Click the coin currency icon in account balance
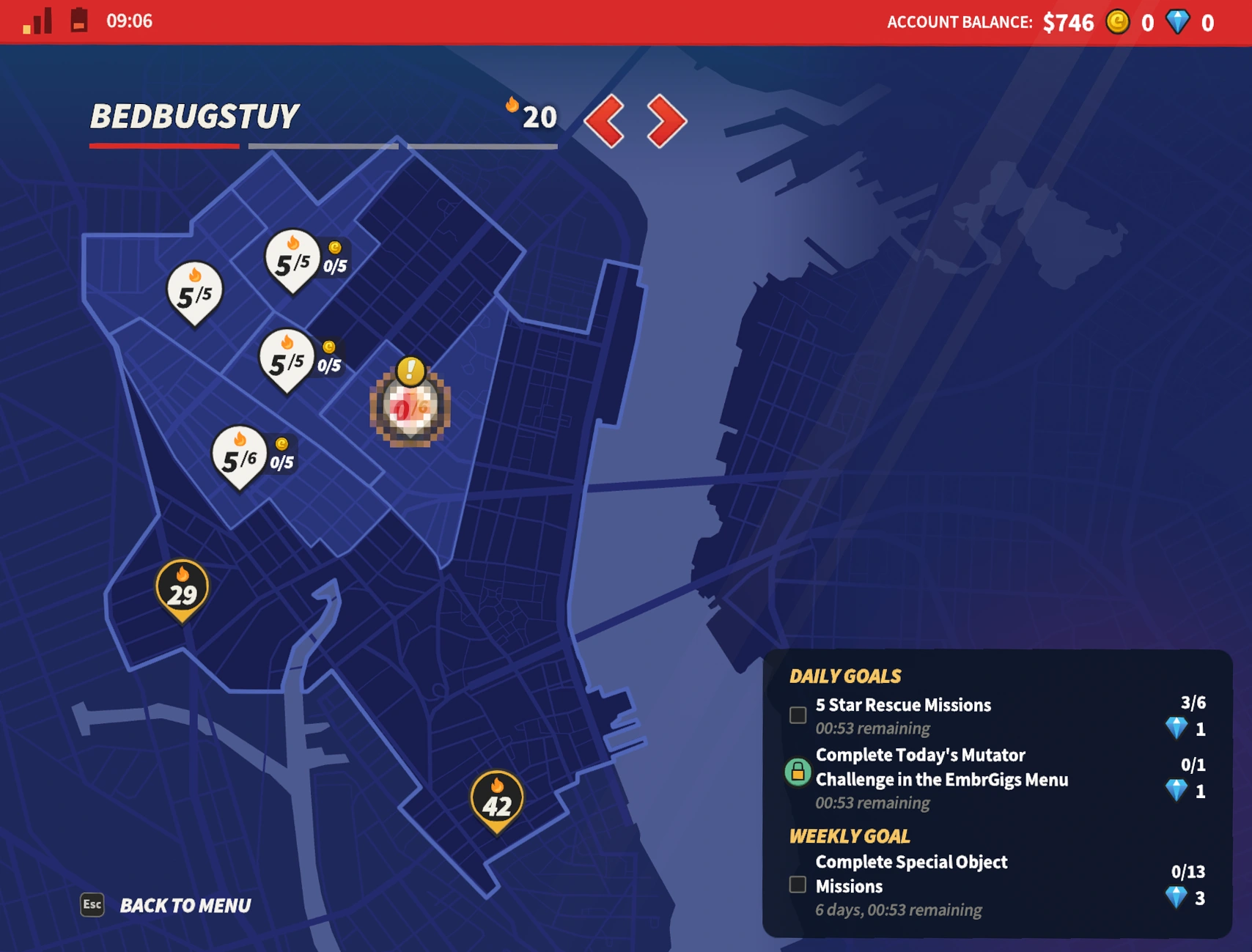 click(x=1118, y=23)
